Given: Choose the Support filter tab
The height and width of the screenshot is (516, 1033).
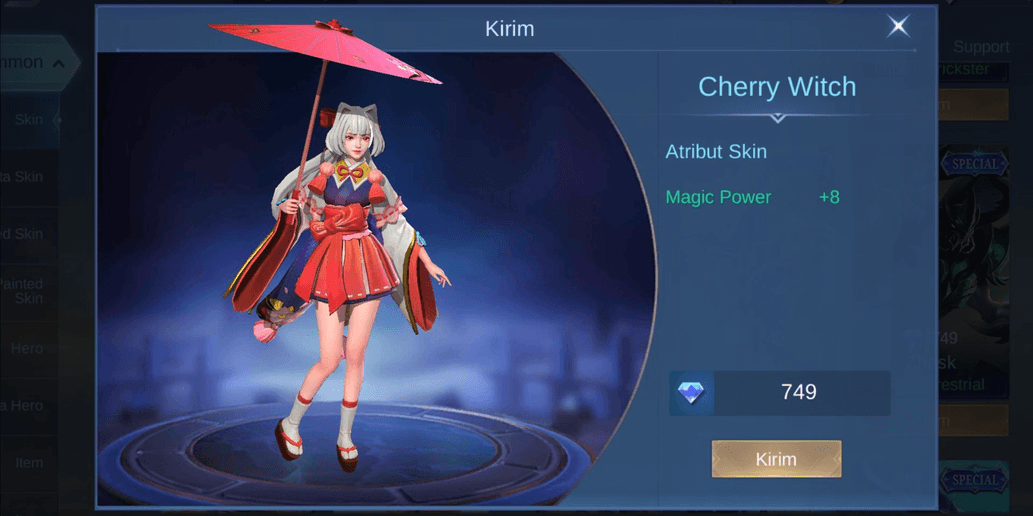Looking at the screenshot, I should point(980,47).
